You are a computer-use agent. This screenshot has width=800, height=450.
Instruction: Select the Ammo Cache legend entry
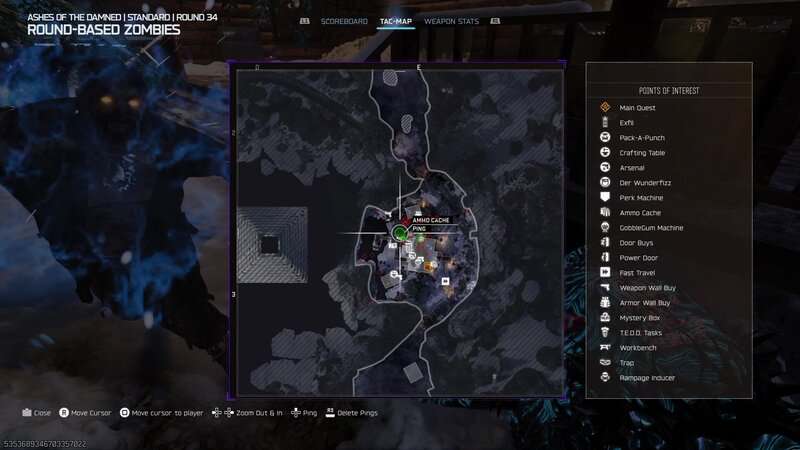point(640,212)
